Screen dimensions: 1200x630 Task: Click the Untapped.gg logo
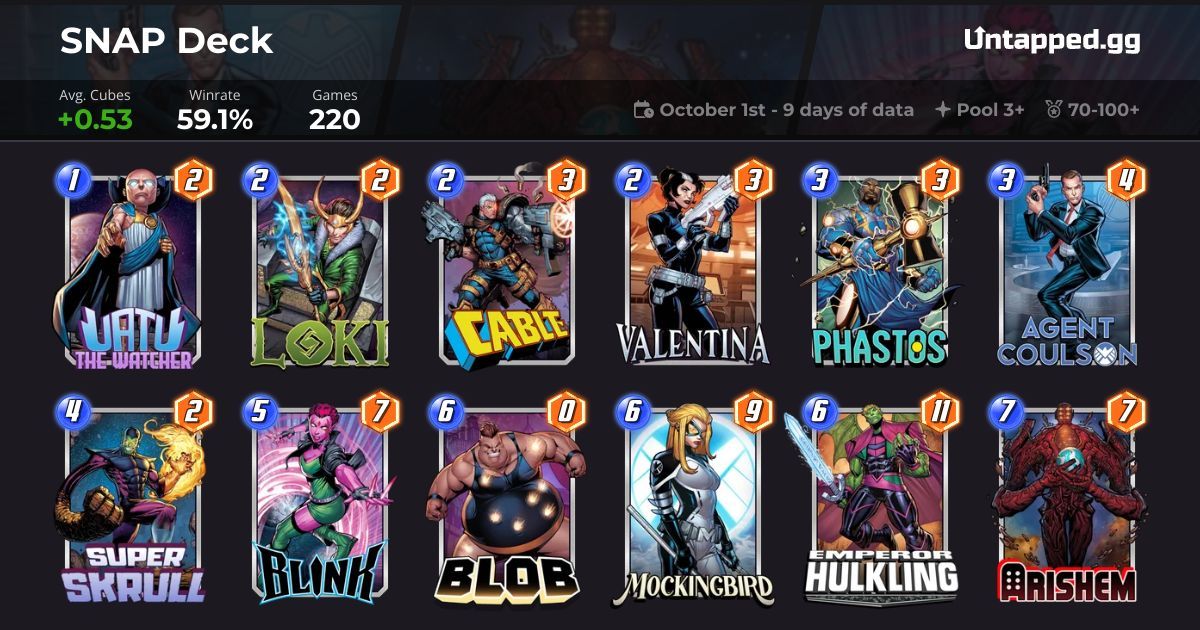[1052, 40]
